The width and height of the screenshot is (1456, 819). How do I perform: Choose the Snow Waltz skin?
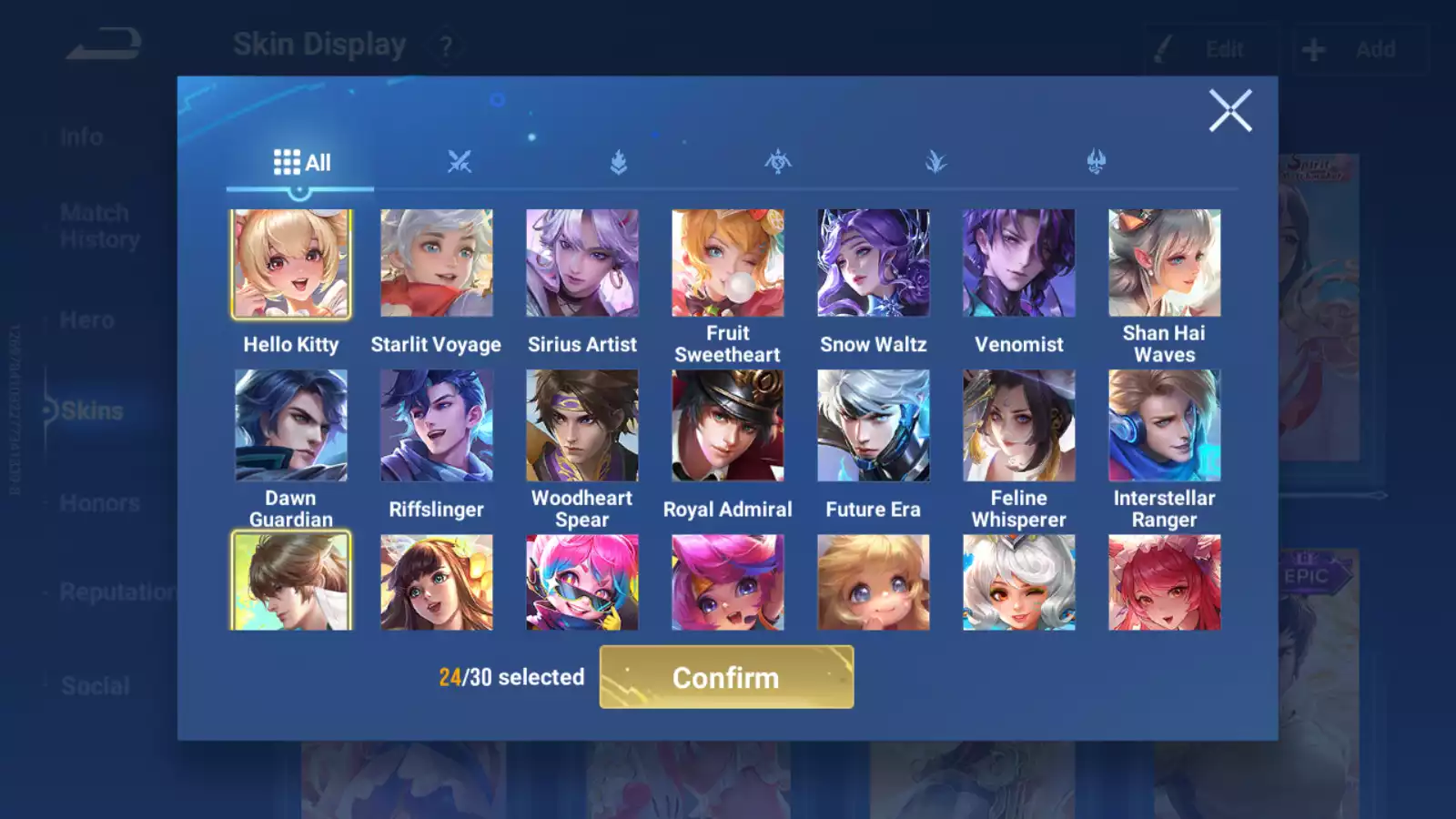point(874,264)
